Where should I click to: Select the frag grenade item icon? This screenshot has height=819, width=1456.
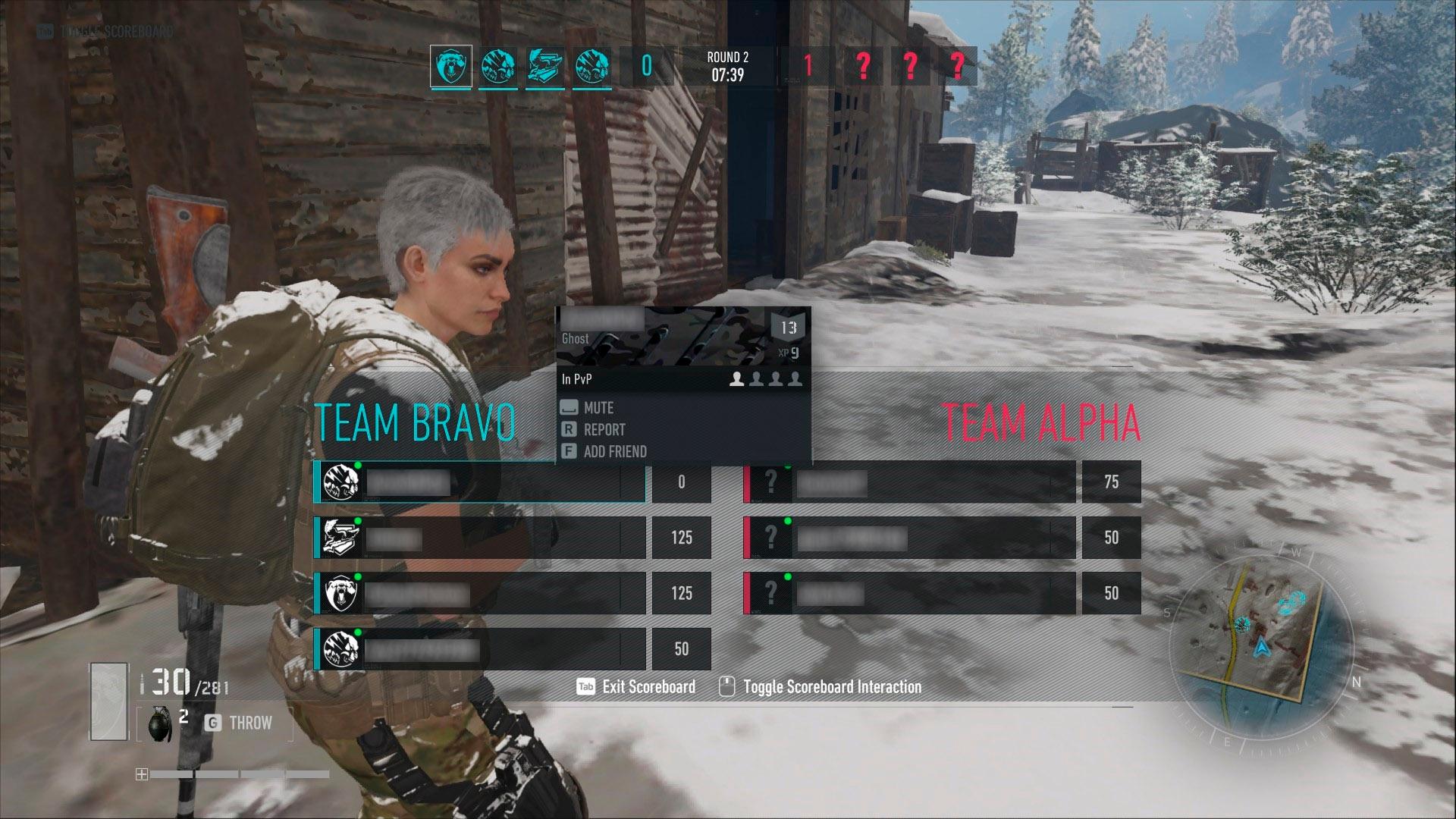click(x=159, y=723)
